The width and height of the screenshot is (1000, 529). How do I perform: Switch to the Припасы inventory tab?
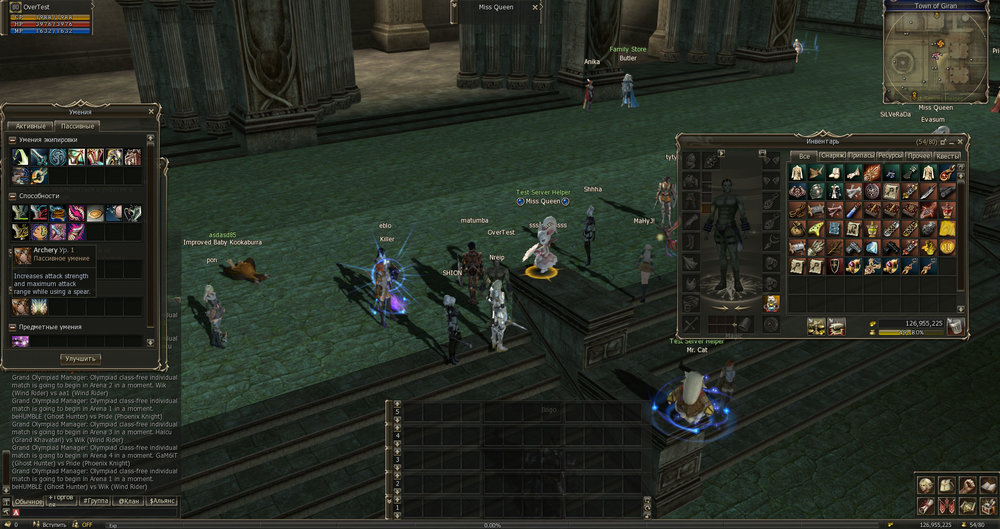[x=861, y=156]
